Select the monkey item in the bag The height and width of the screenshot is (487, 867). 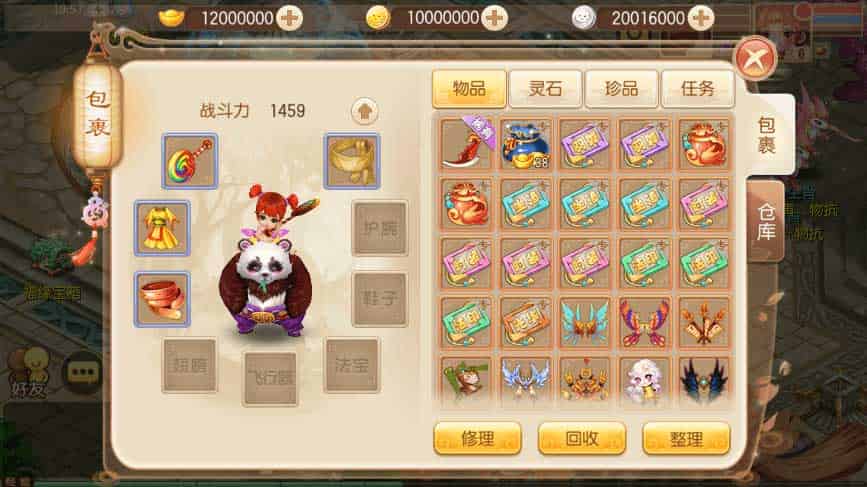pyautogui.click(x=468, y=382)
